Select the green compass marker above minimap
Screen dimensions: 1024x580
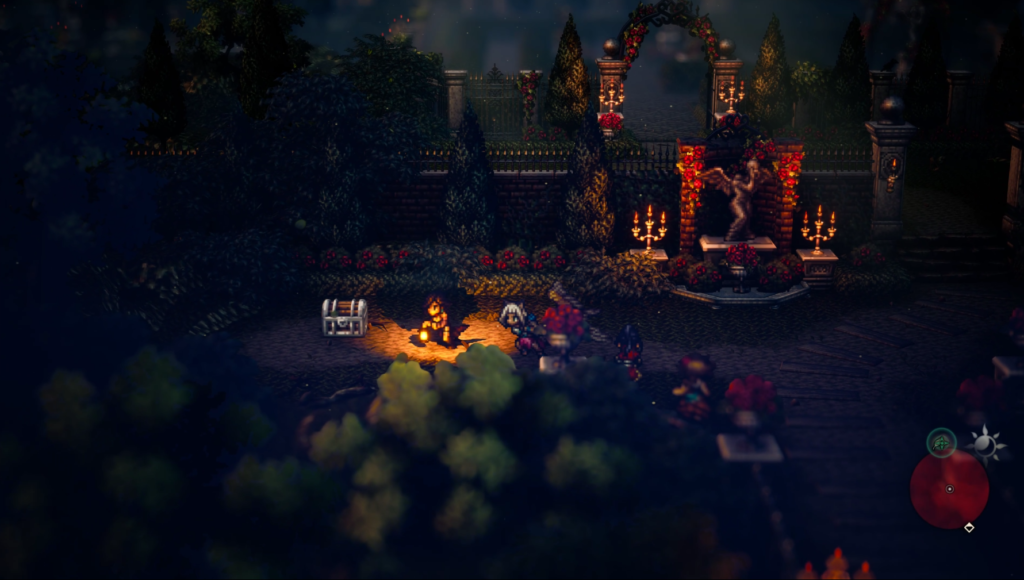coord(941,441)
